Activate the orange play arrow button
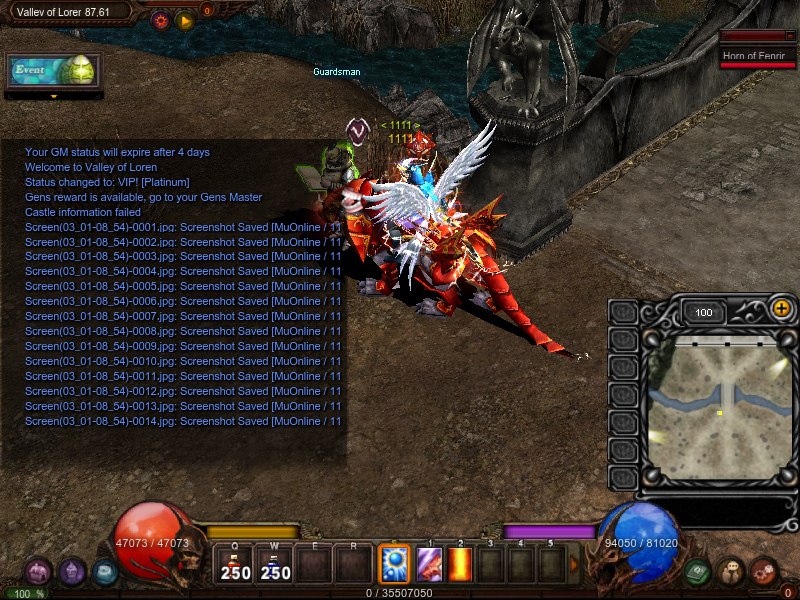Screen dimensions: 800x600 [185, 19]
